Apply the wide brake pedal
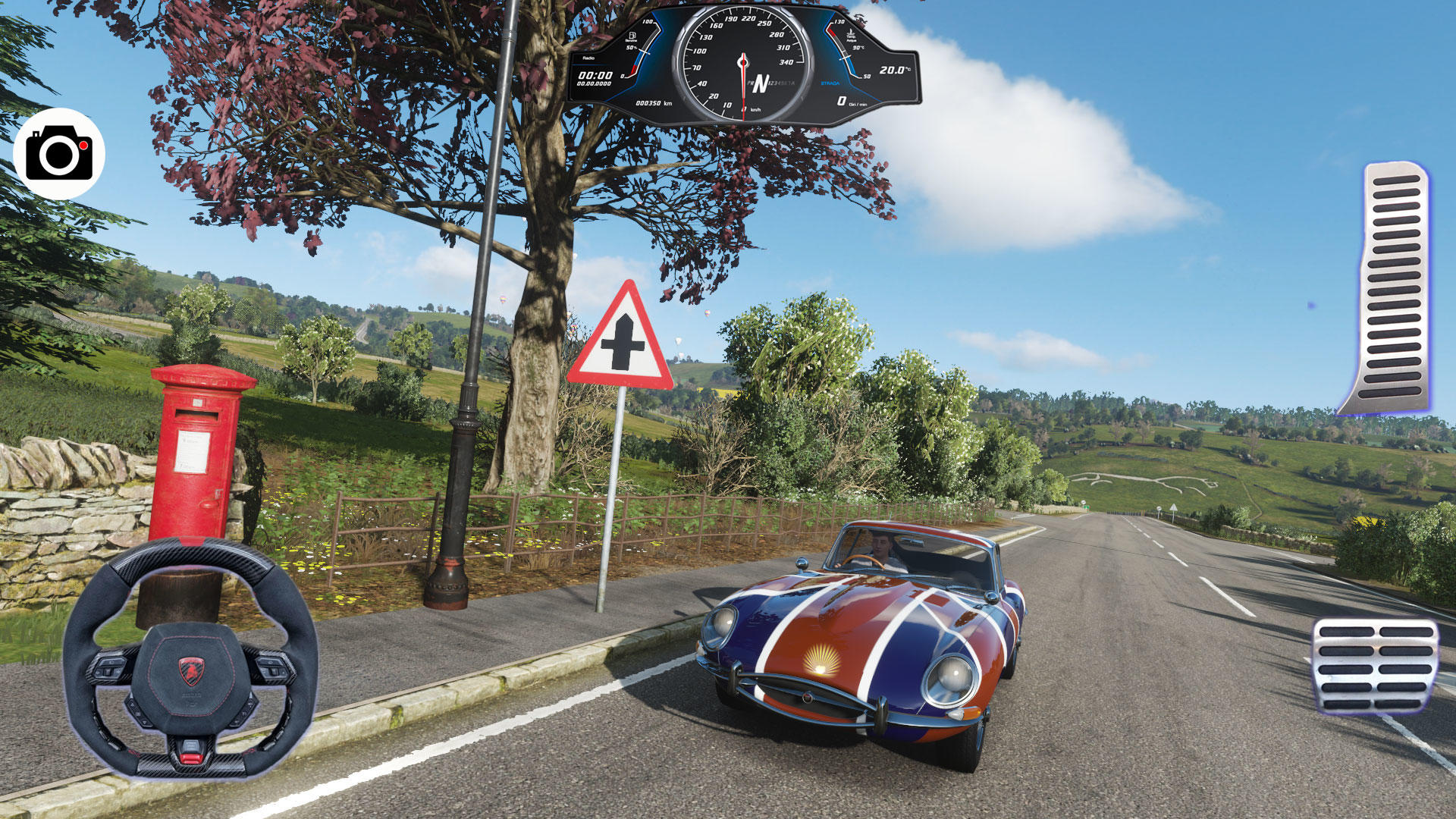 pyautogui.click(x=1375, y=667)
